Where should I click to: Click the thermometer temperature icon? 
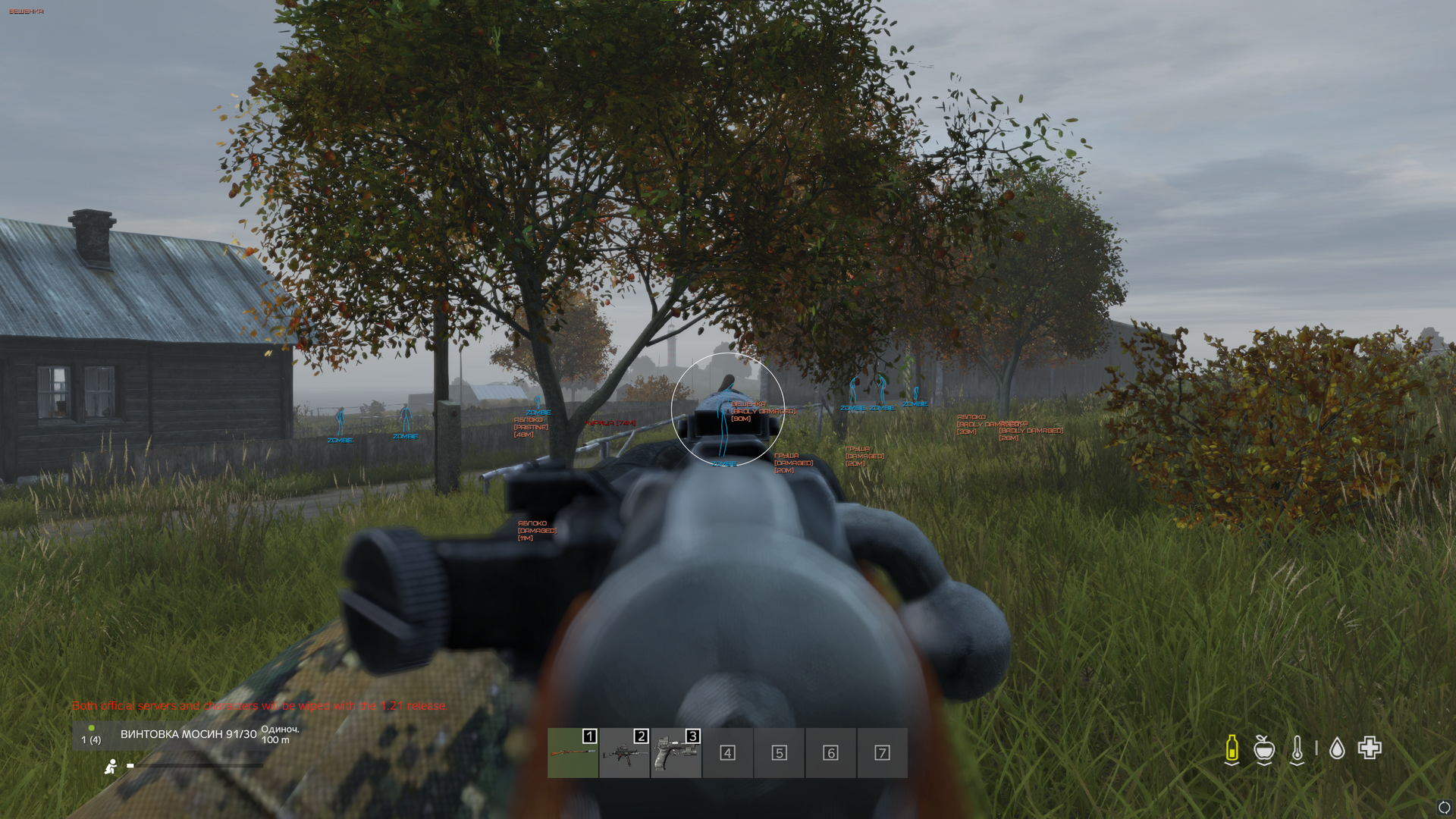[x=1297, y=748]
